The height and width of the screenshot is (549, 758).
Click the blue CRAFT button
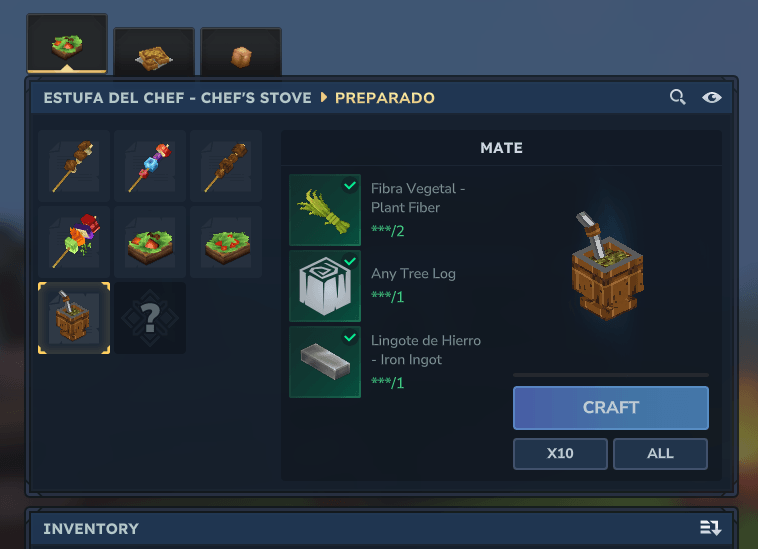point(610,408)
